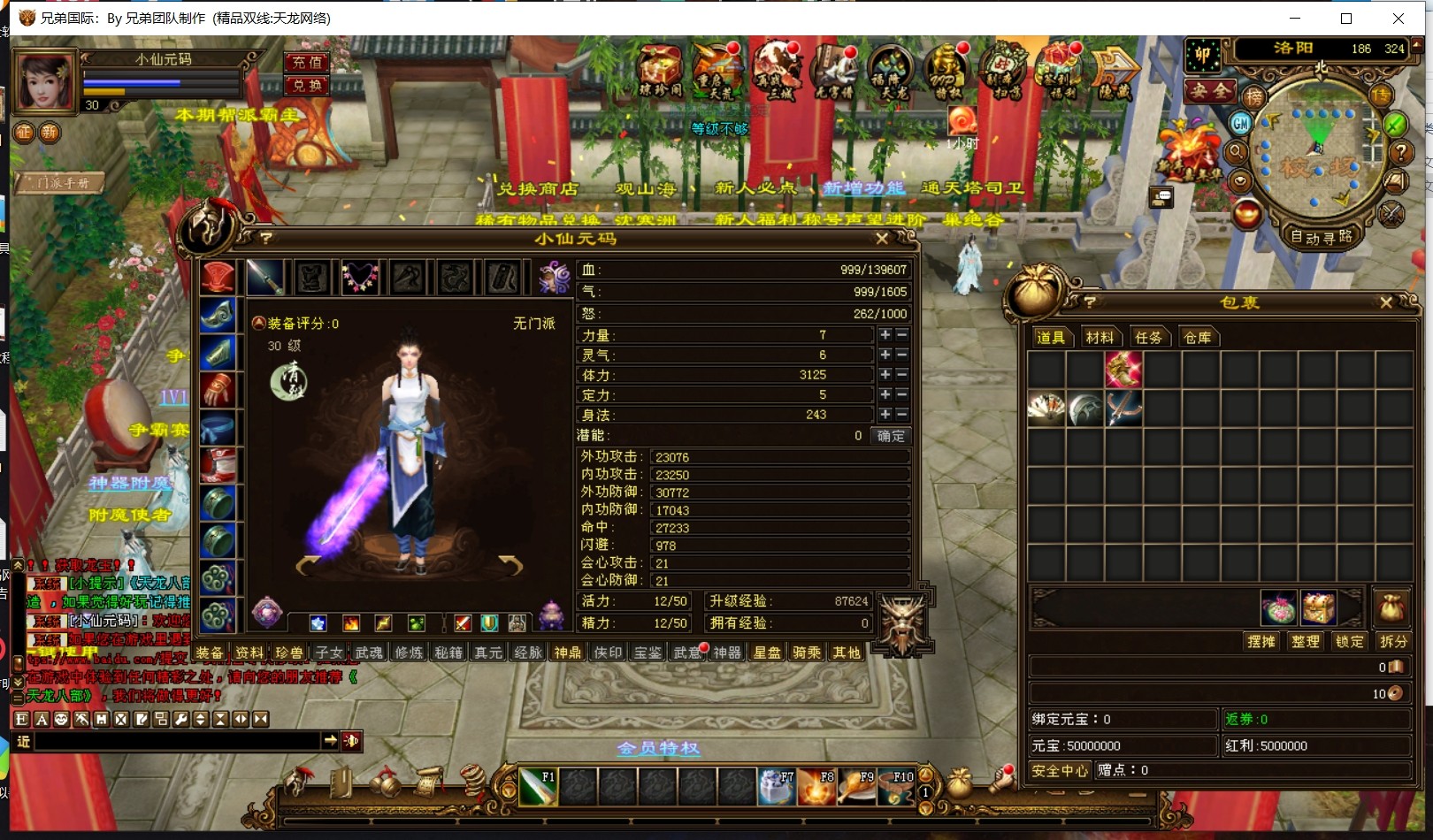Close the character panel 小仙元码
The height and width of the screenshot is (840, 1433).
tap(881, 239)
